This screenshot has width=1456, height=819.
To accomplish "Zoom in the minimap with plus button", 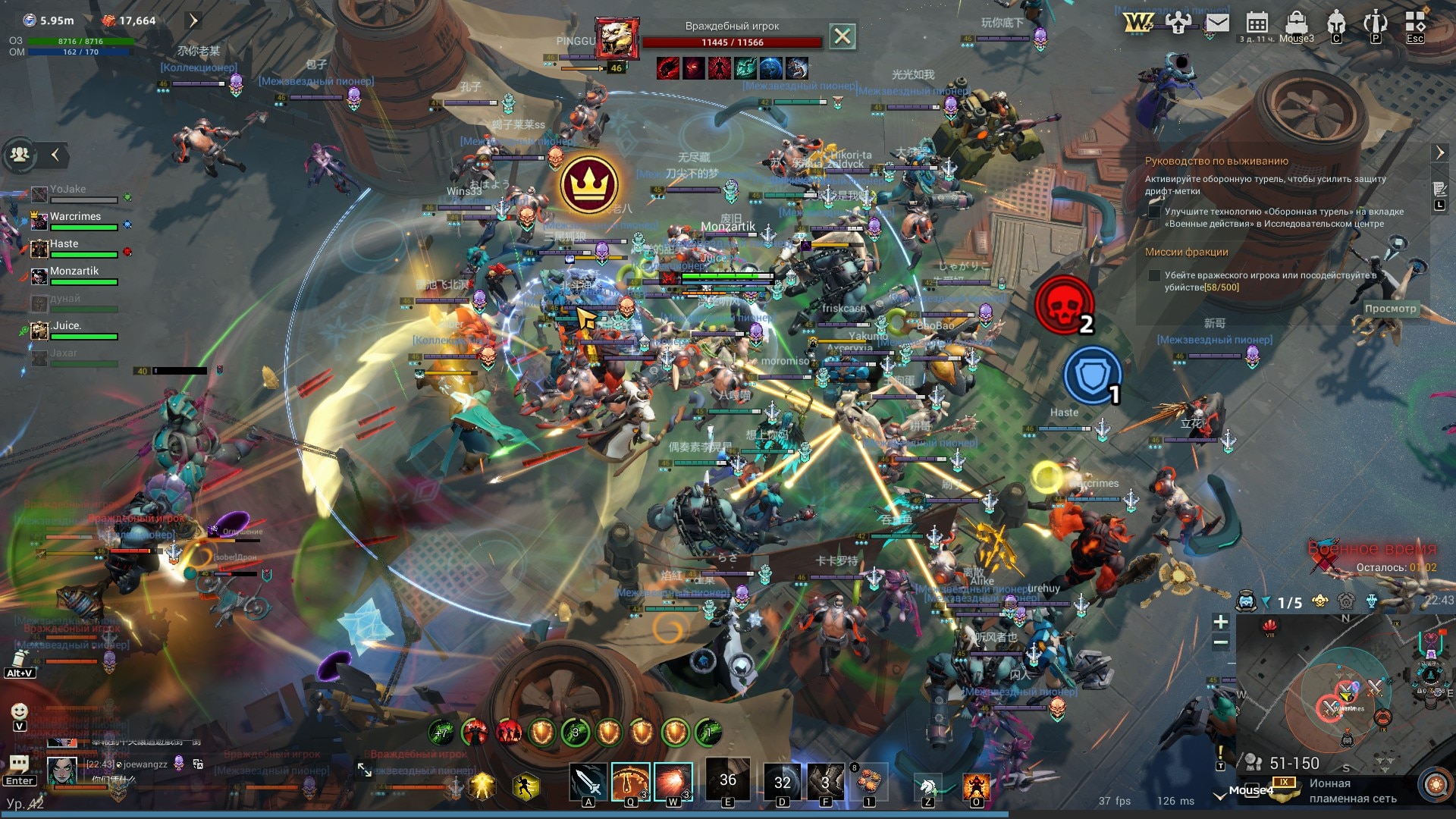I will click(x=1220, y=622).
